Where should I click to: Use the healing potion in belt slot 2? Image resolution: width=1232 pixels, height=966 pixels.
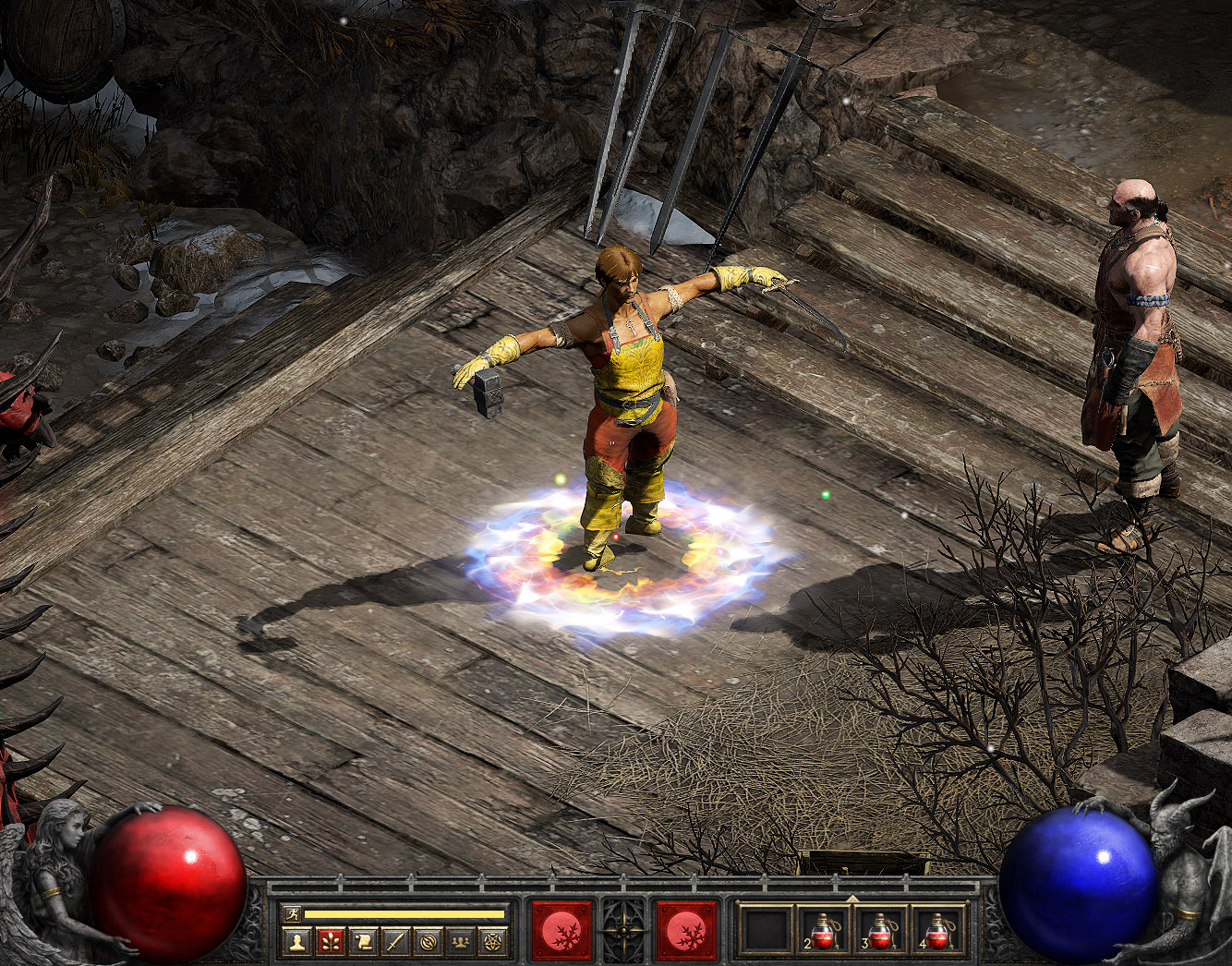coord(823,930)
